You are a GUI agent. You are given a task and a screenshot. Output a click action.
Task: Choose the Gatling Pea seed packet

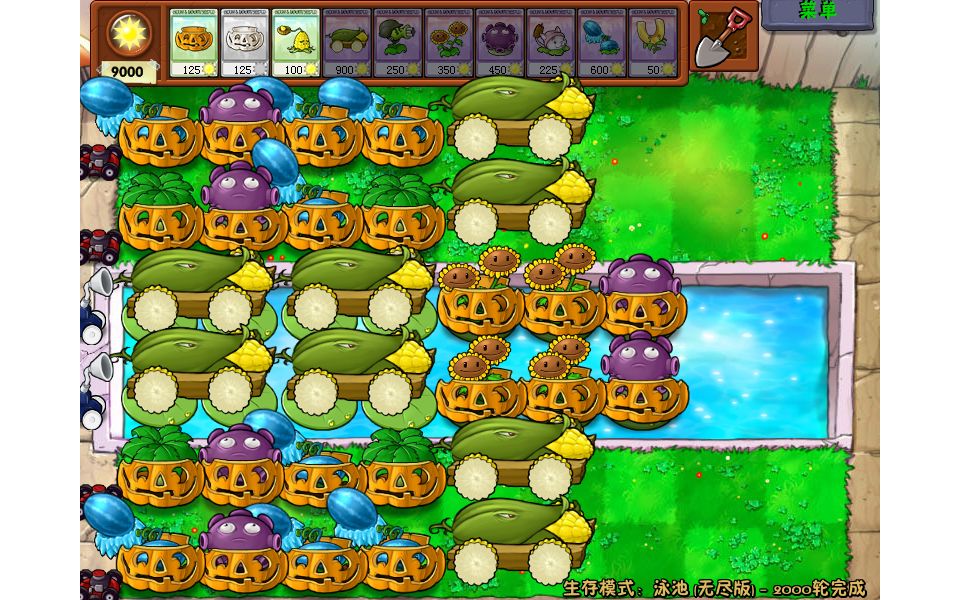(x=398, y=42)
